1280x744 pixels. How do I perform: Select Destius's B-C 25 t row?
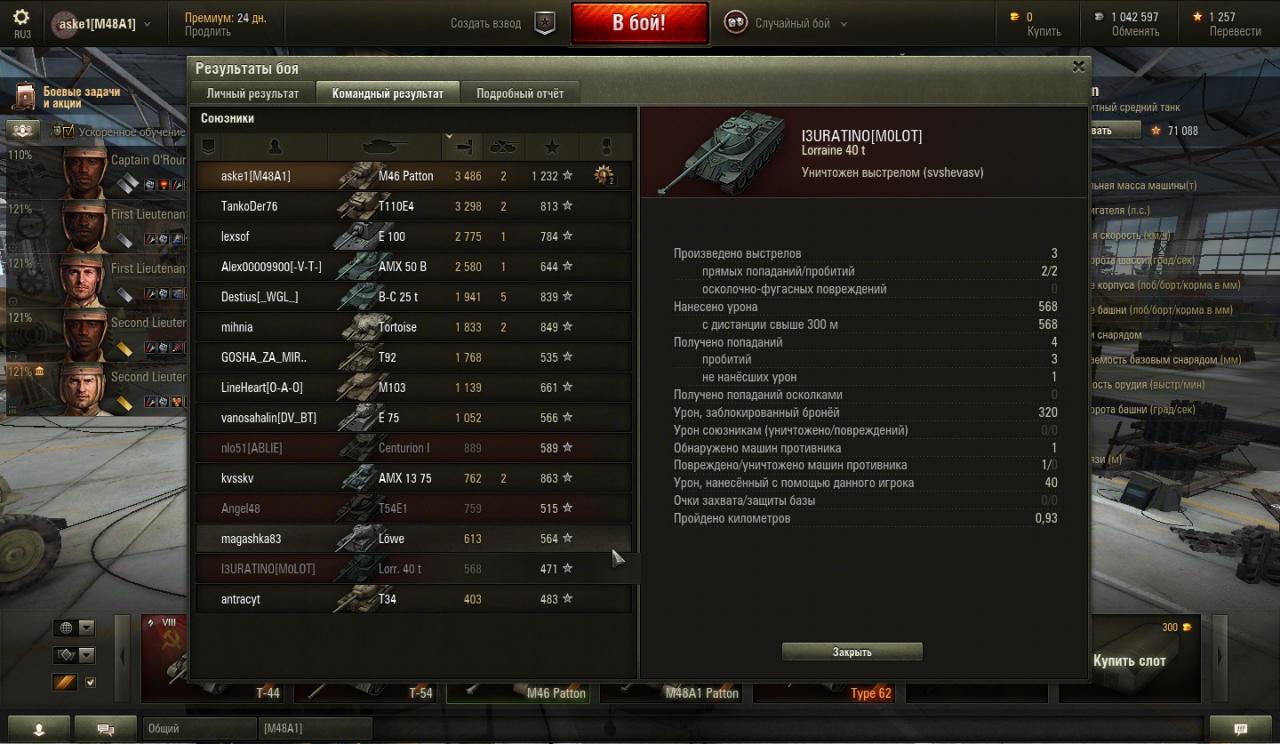pyautogui.click(x=412, y=297)
